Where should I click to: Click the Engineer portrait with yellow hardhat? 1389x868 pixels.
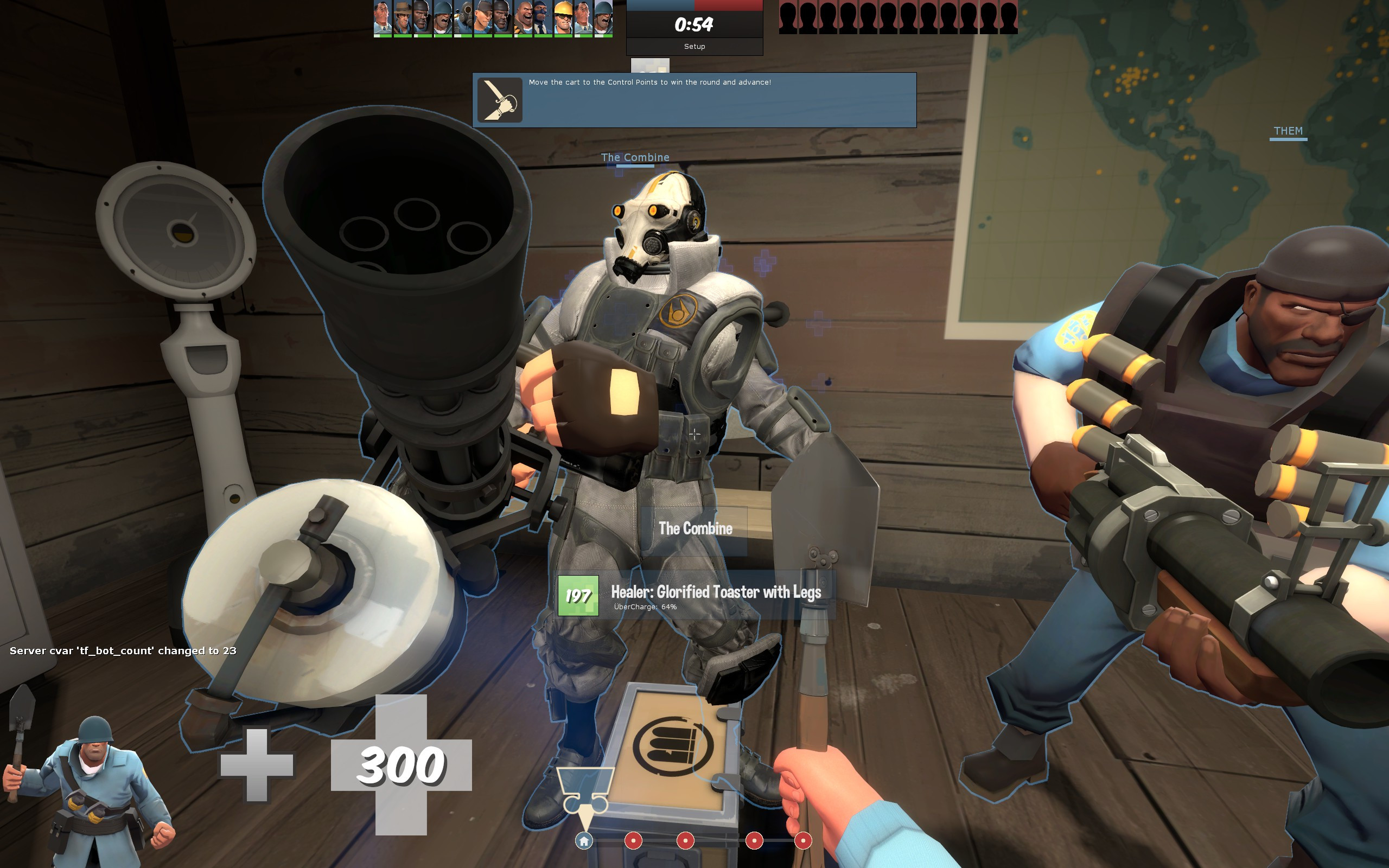click(565, 19)
